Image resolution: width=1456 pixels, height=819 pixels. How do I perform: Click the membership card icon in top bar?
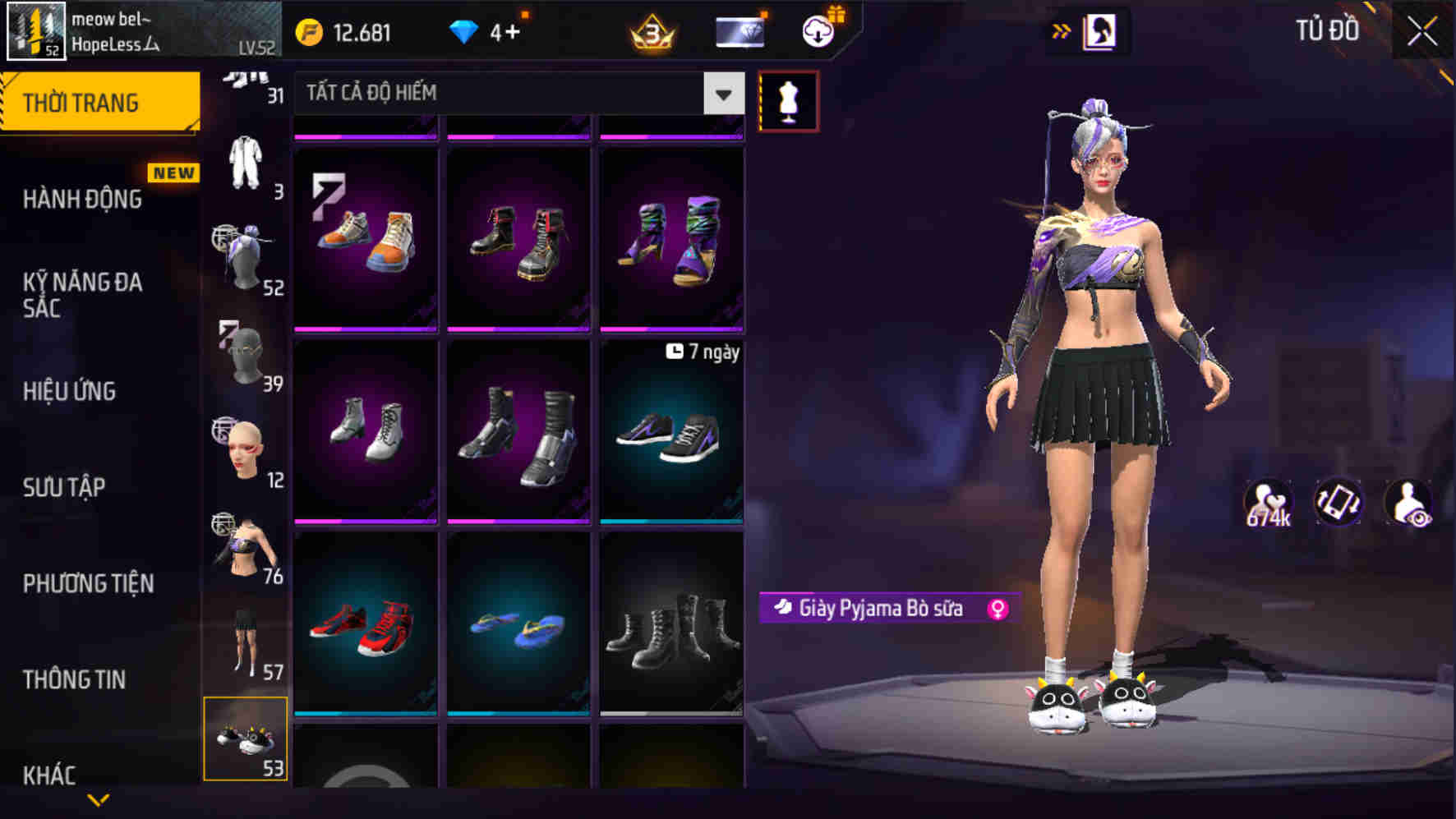(x=740, y=33)
